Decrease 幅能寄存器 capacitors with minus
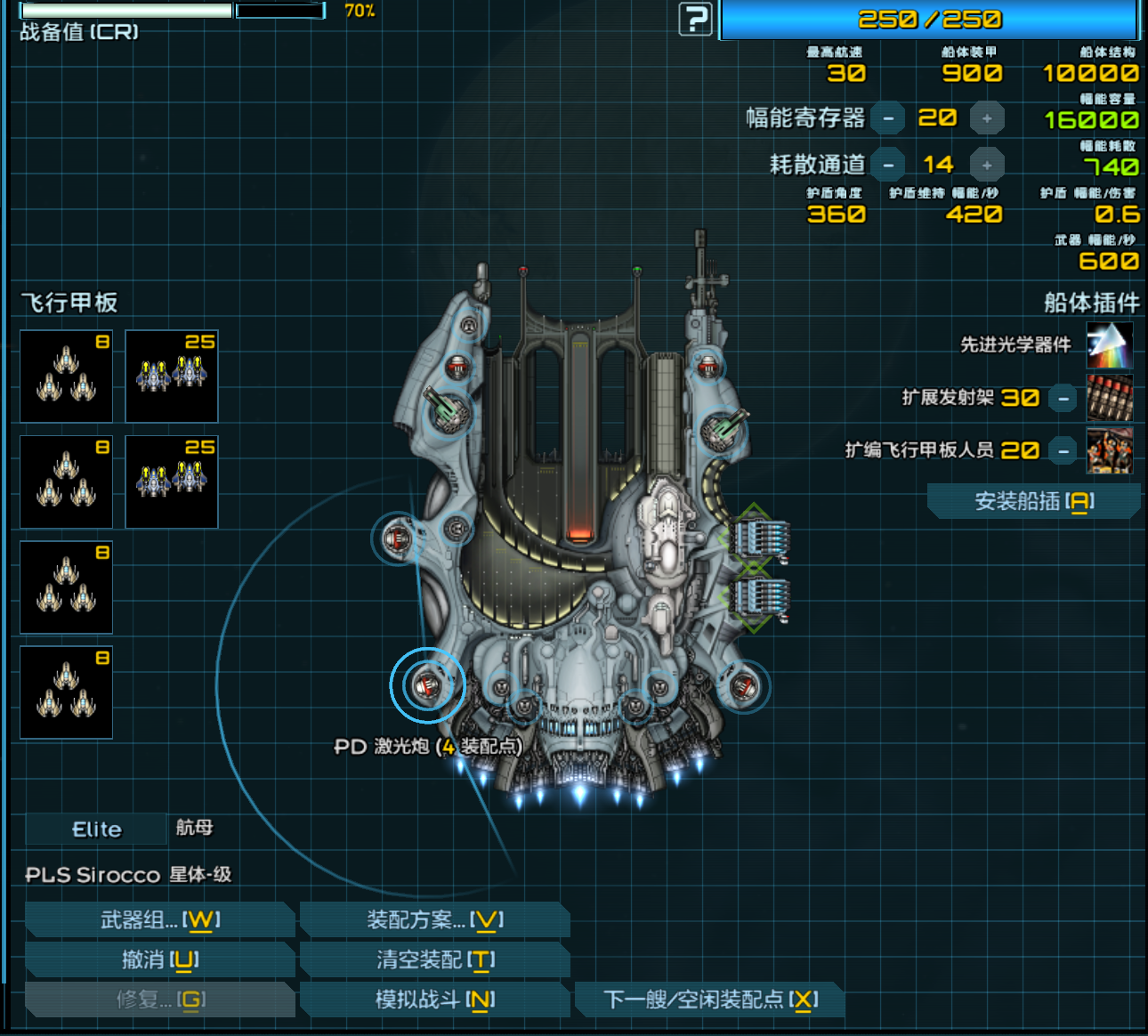Screen dimensions: 1148x1036 (888, 118)
